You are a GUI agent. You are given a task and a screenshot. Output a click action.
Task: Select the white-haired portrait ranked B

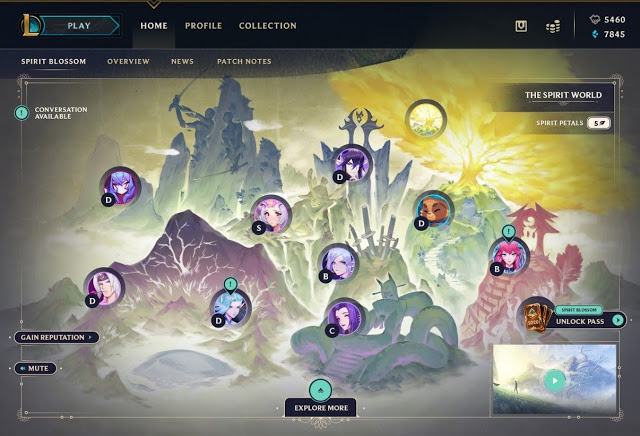click(338, 261)
